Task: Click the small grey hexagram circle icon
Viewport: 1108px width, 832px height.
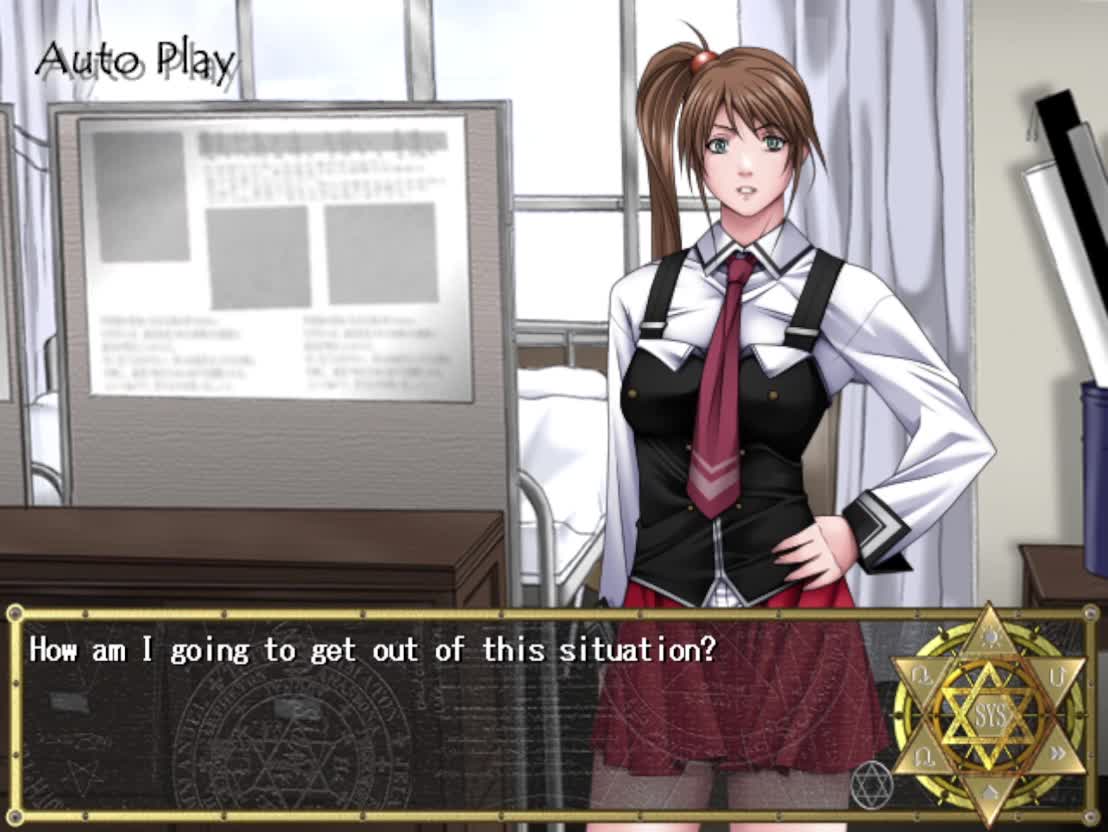Action: [x=870, y=785]
